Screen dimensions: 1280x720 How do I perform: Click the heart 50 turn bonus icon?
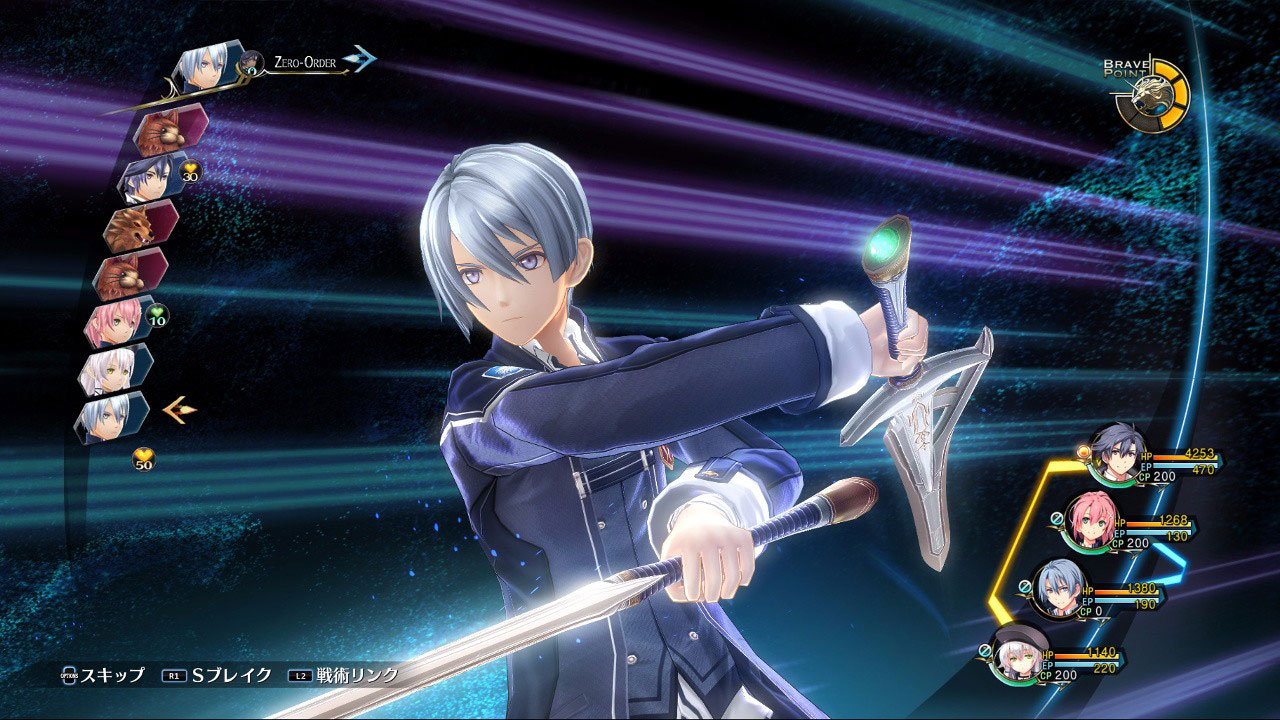pyautogui.click(x=145, y=460)
